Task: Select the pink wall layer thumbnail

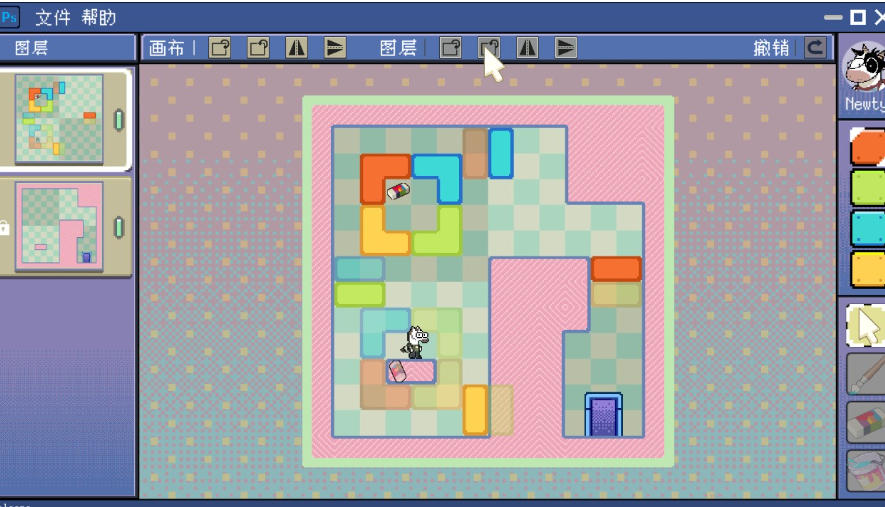Action: (60, 226)
